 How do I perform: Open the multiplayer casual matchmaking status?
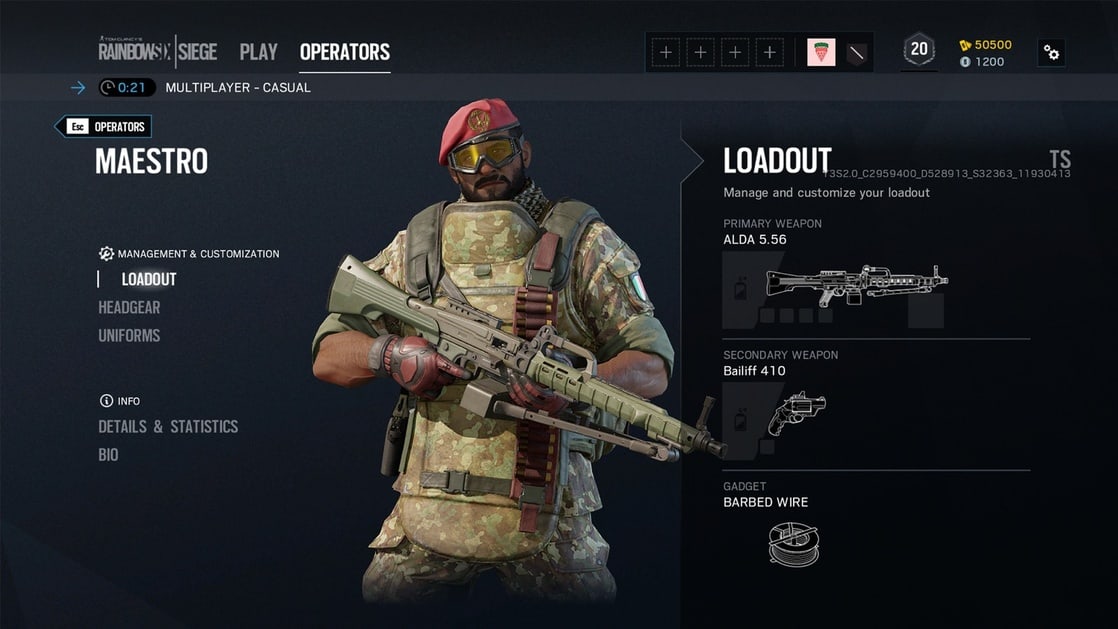pos(237,87)
